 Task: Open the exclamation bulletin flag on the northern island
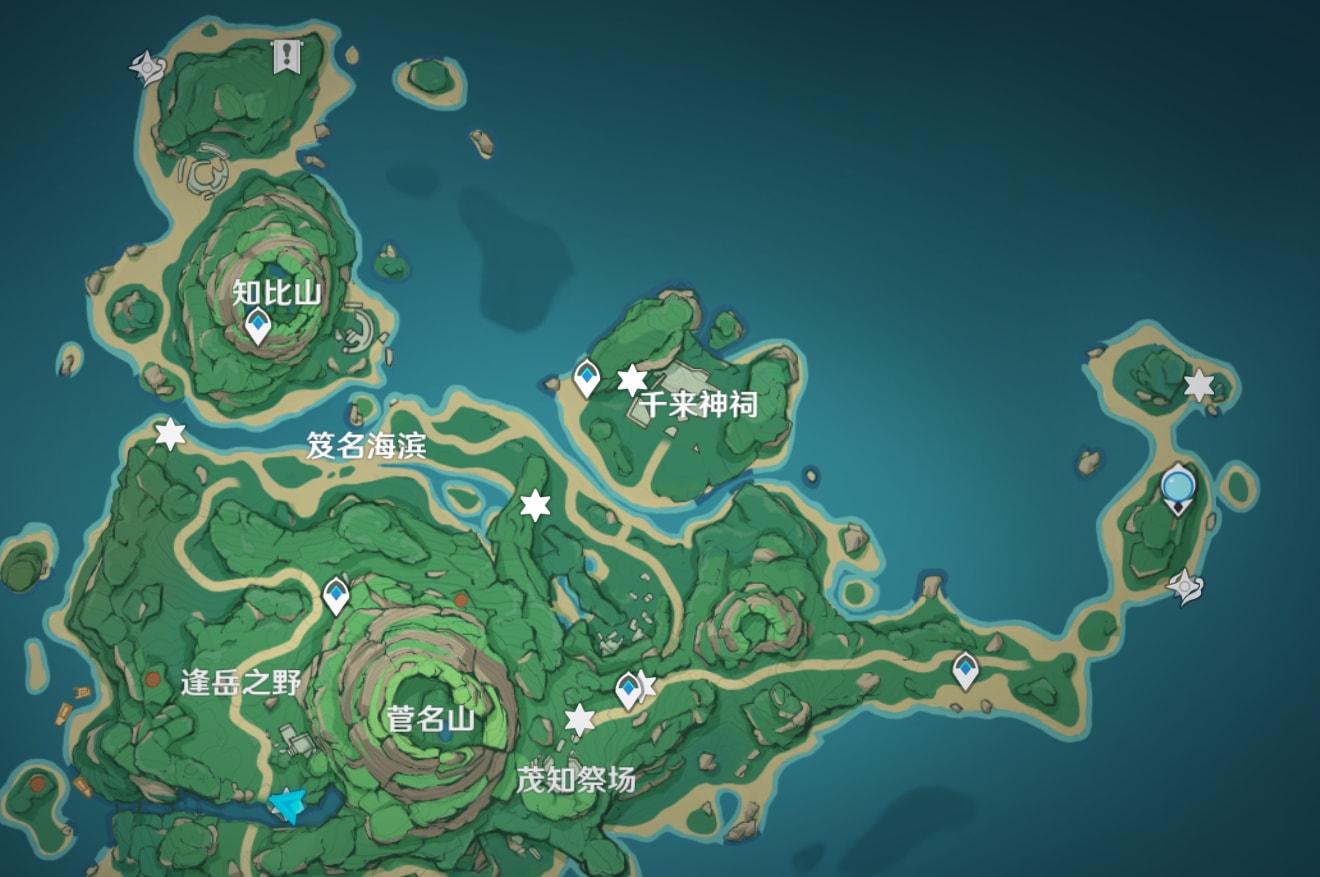(x=287, y=58)
